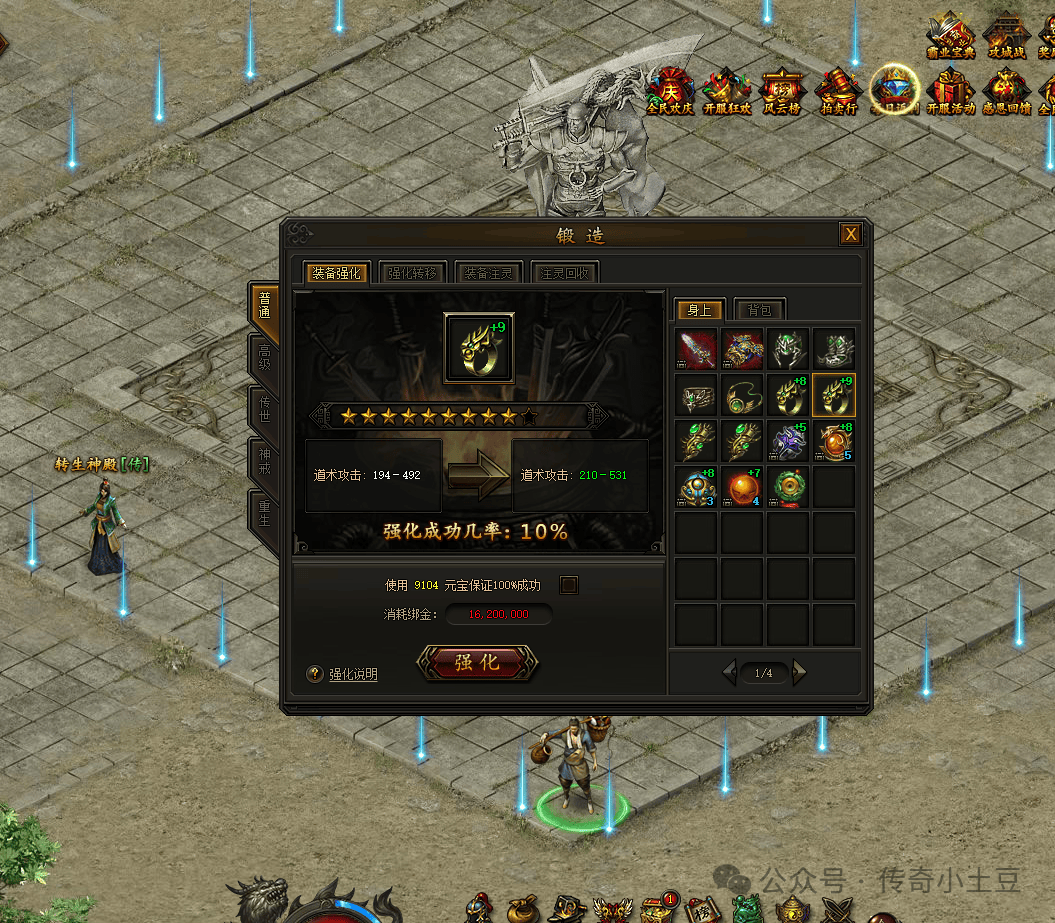This screenshot has width=1055, height=923.
Task: Select the red sword equipment slot
Action: [x=696, y=349]
